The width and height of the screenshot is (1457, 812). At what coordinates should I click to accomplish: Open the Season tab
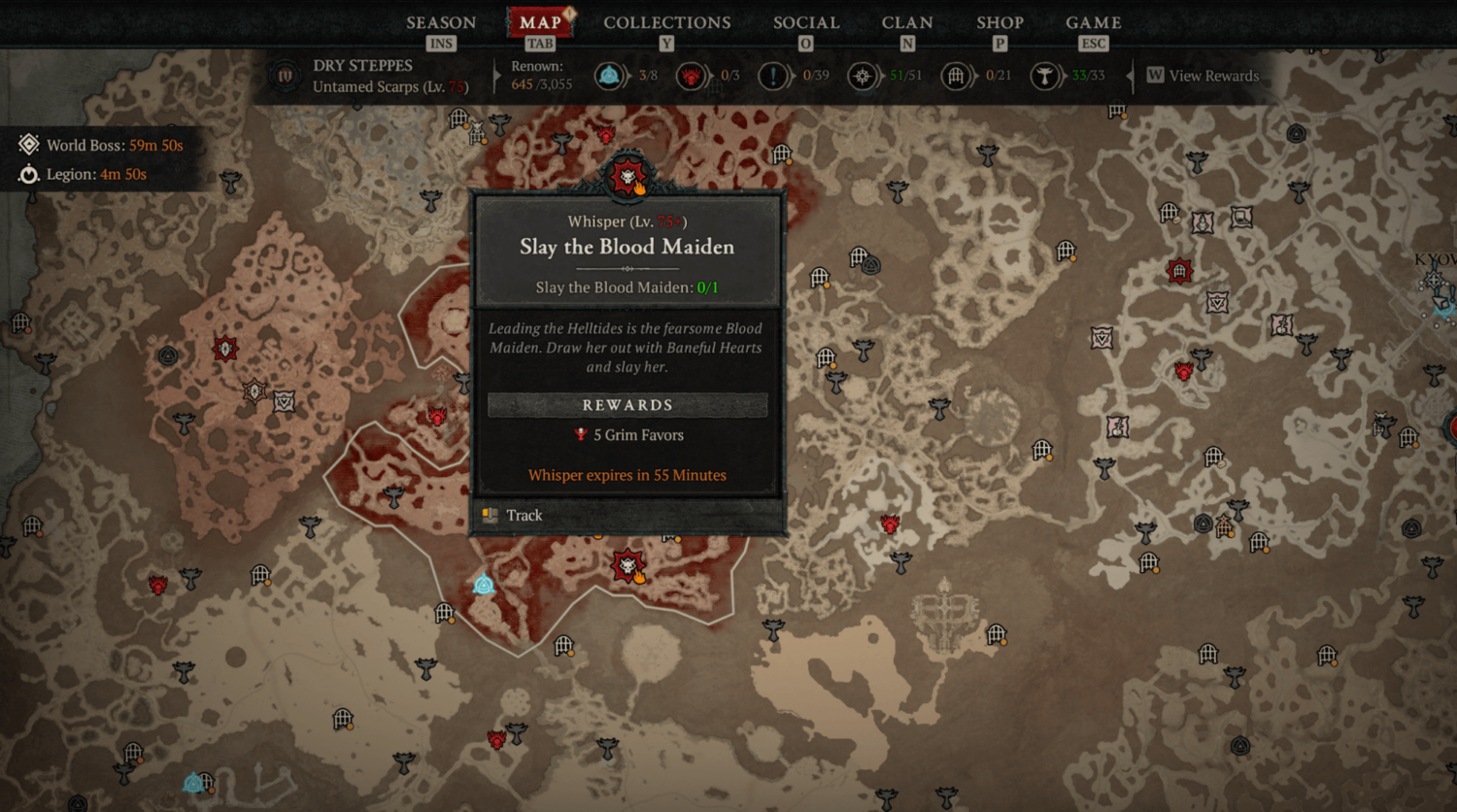tap(441, 22)
